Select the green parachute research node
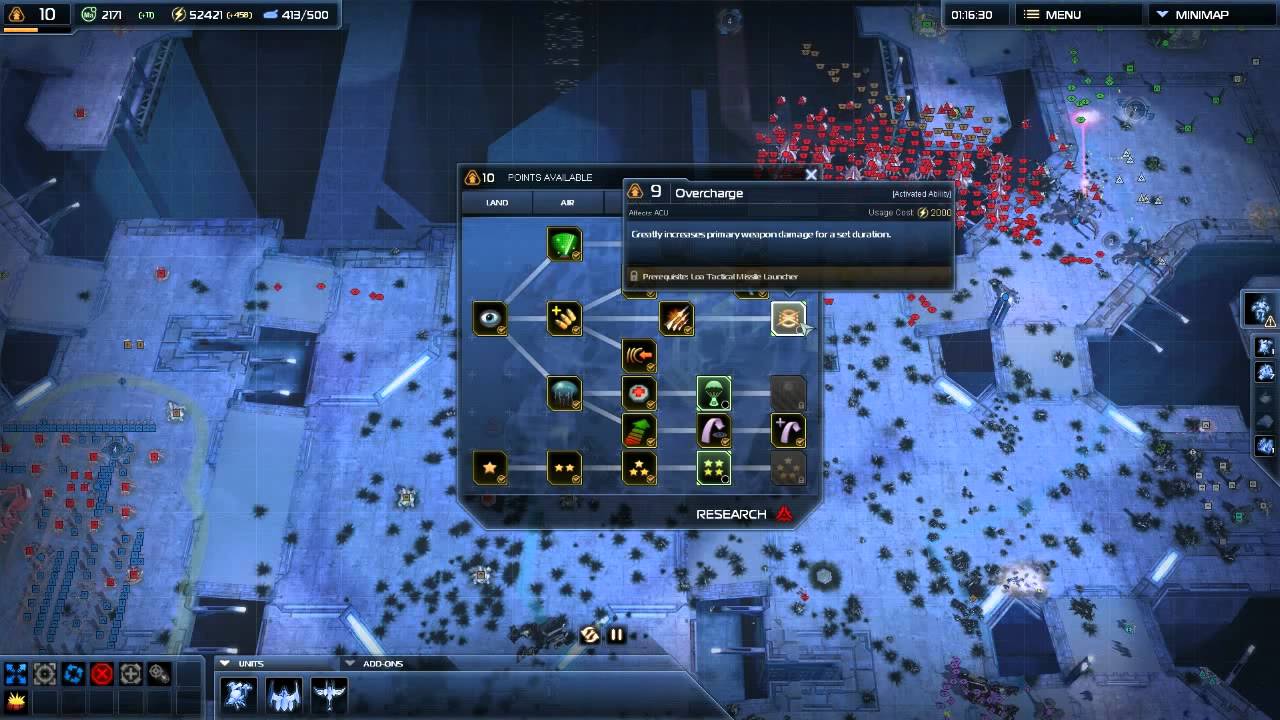The height and width of the screenshot is (720, 1280). click(x=713, y=393)
